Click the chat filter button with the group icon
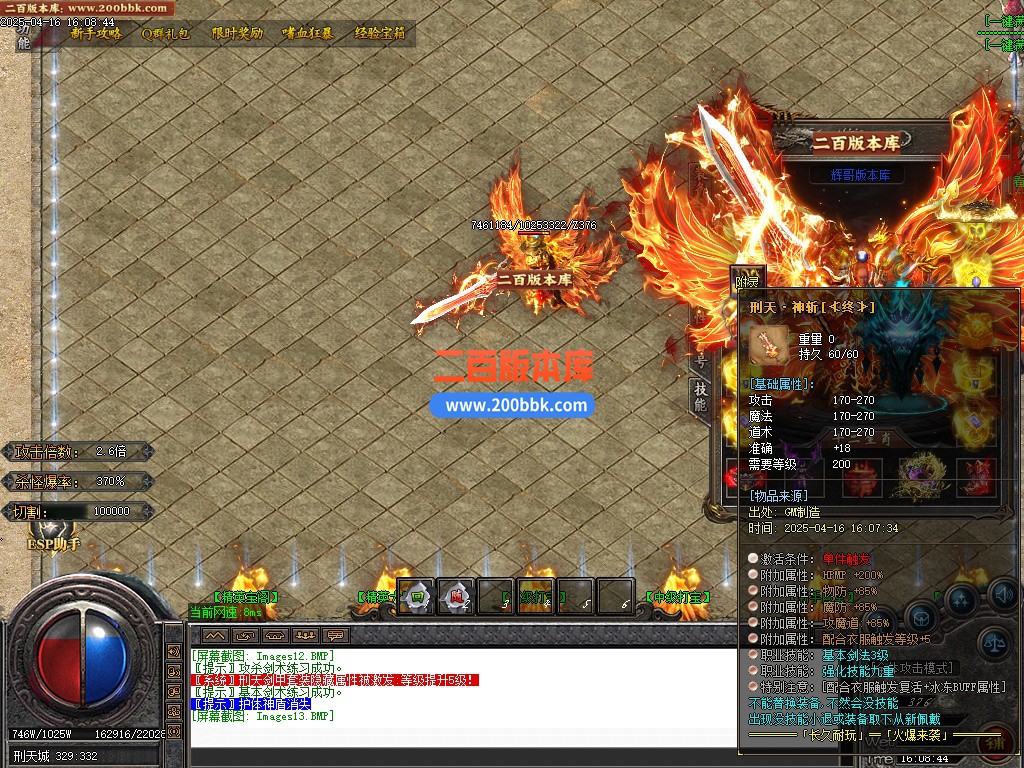The width and height of the screenshot is (1024, 768). [x=306, y=635]
